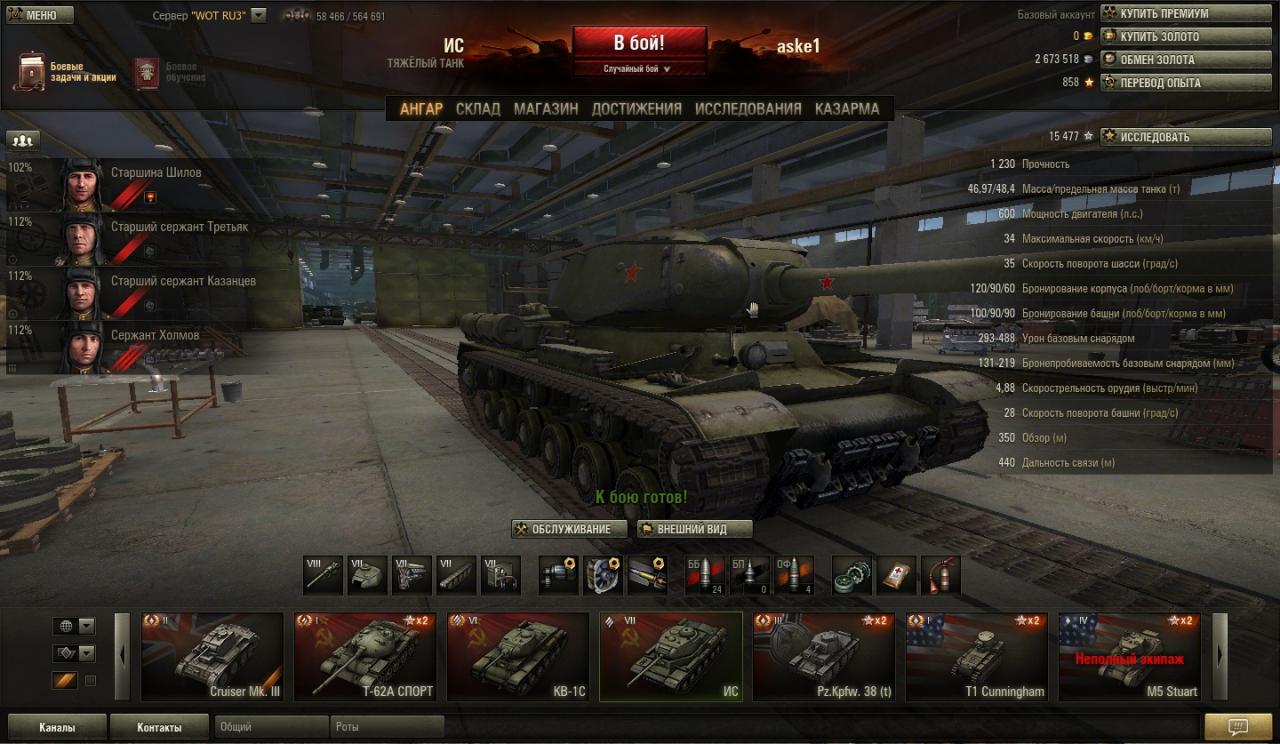The image size is (1280, 744).
Task: Open the Казарма tab
Action: (x=847, y=109)
